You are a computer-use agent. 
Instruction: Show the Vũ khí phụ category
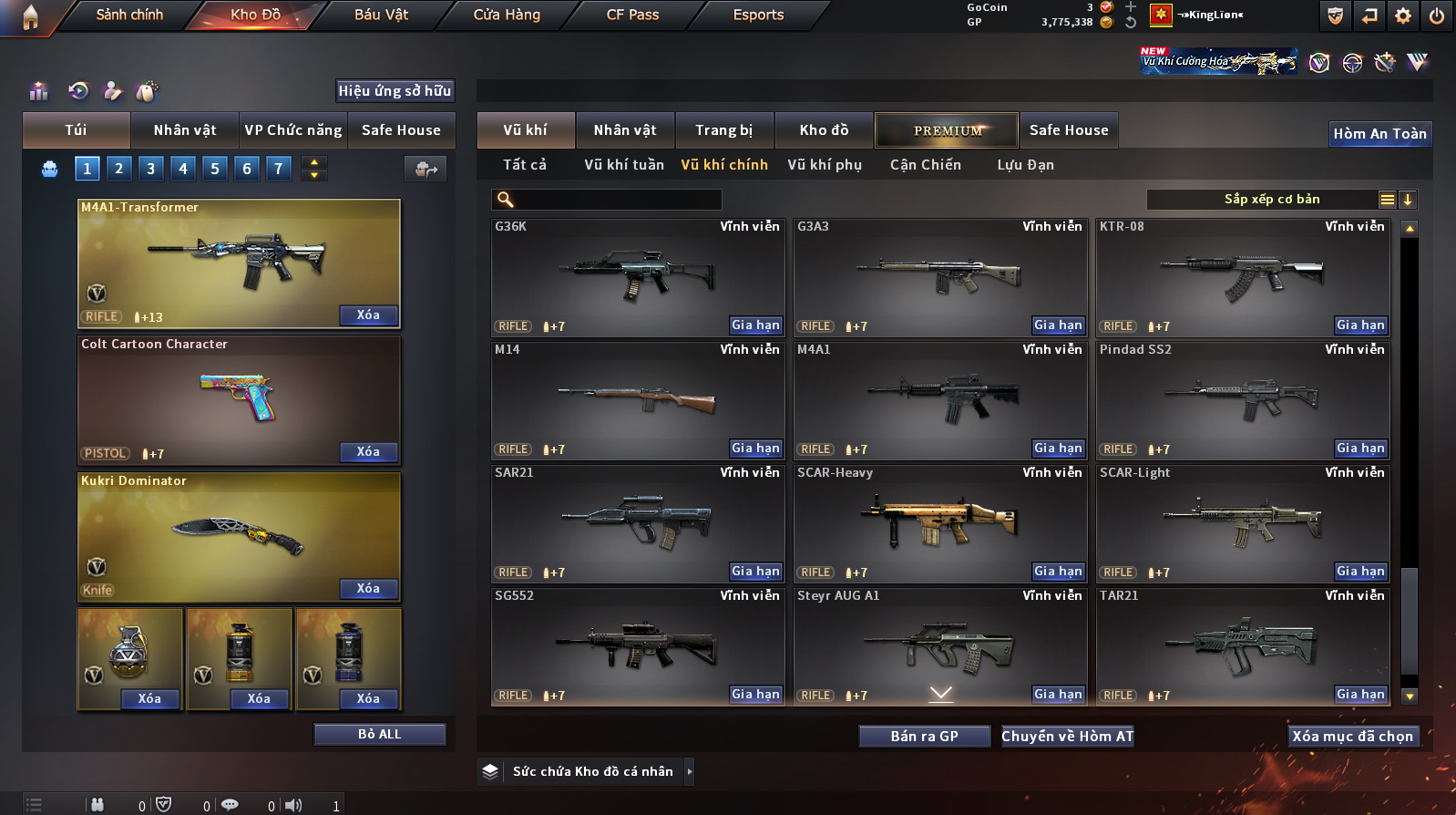825,165
